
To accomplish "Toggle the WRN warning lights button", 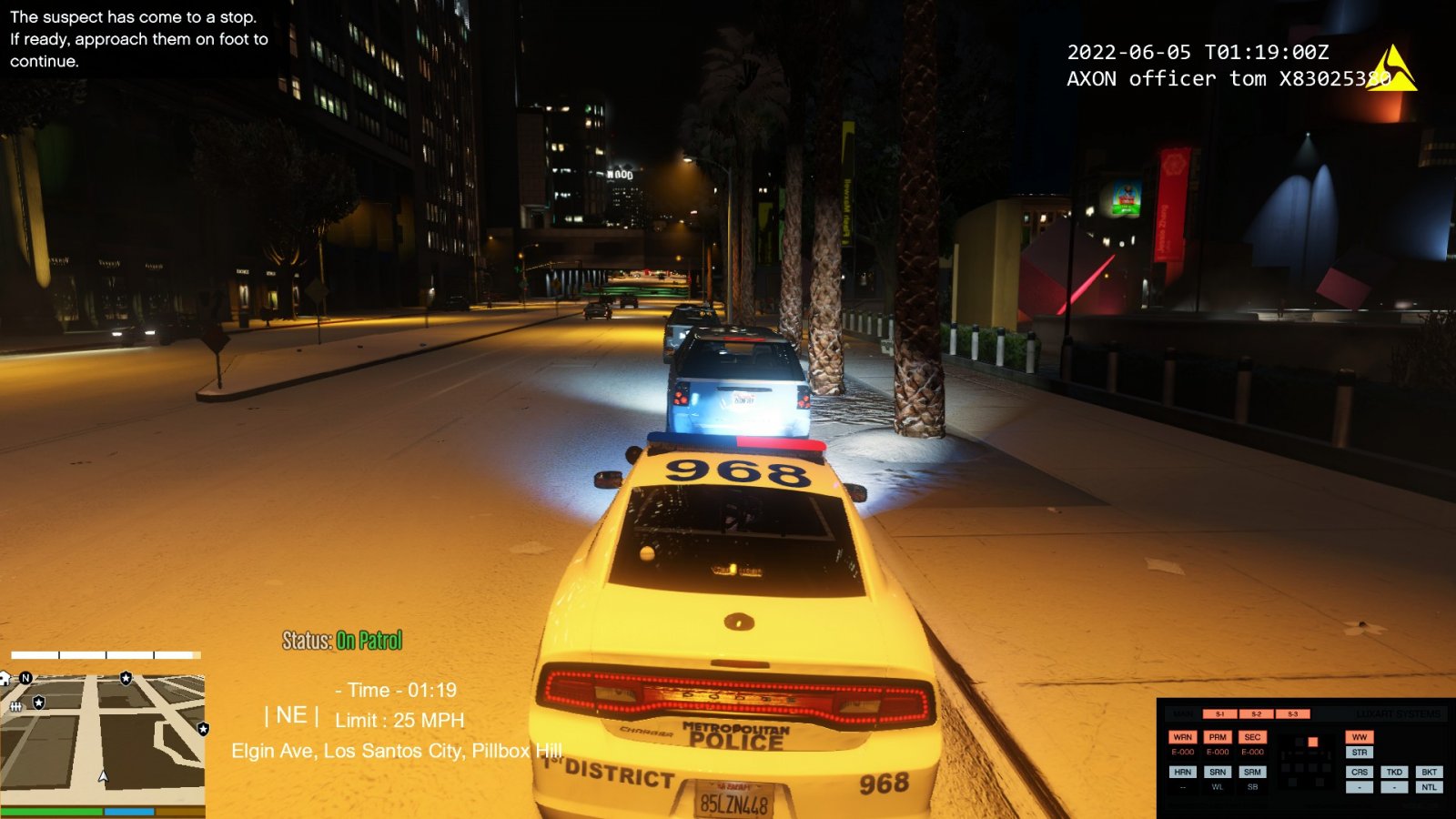I will (x=1182, y=737).
